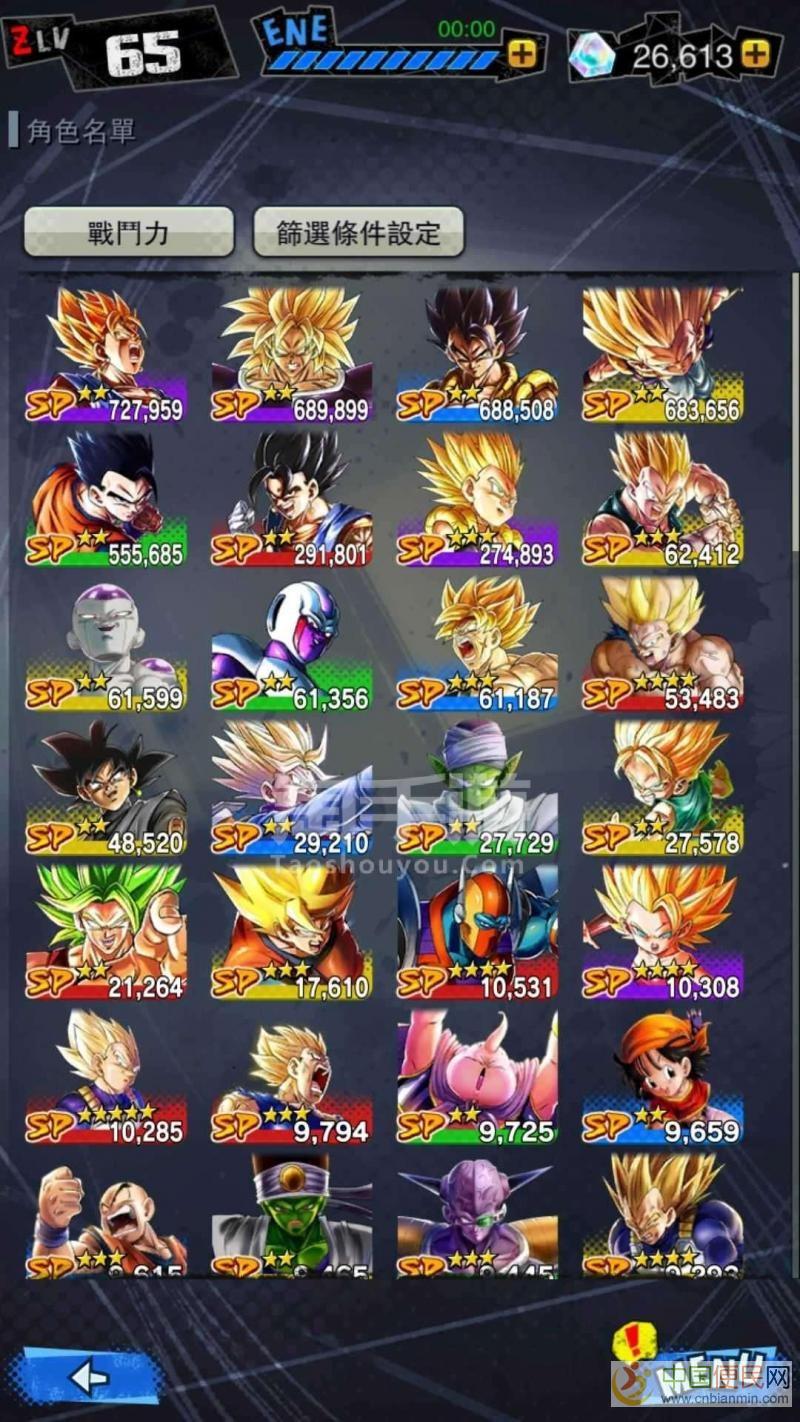Tap the plus button beside the energy bar
Viewport: 800px width, 1422px height.
click(521, 54)
